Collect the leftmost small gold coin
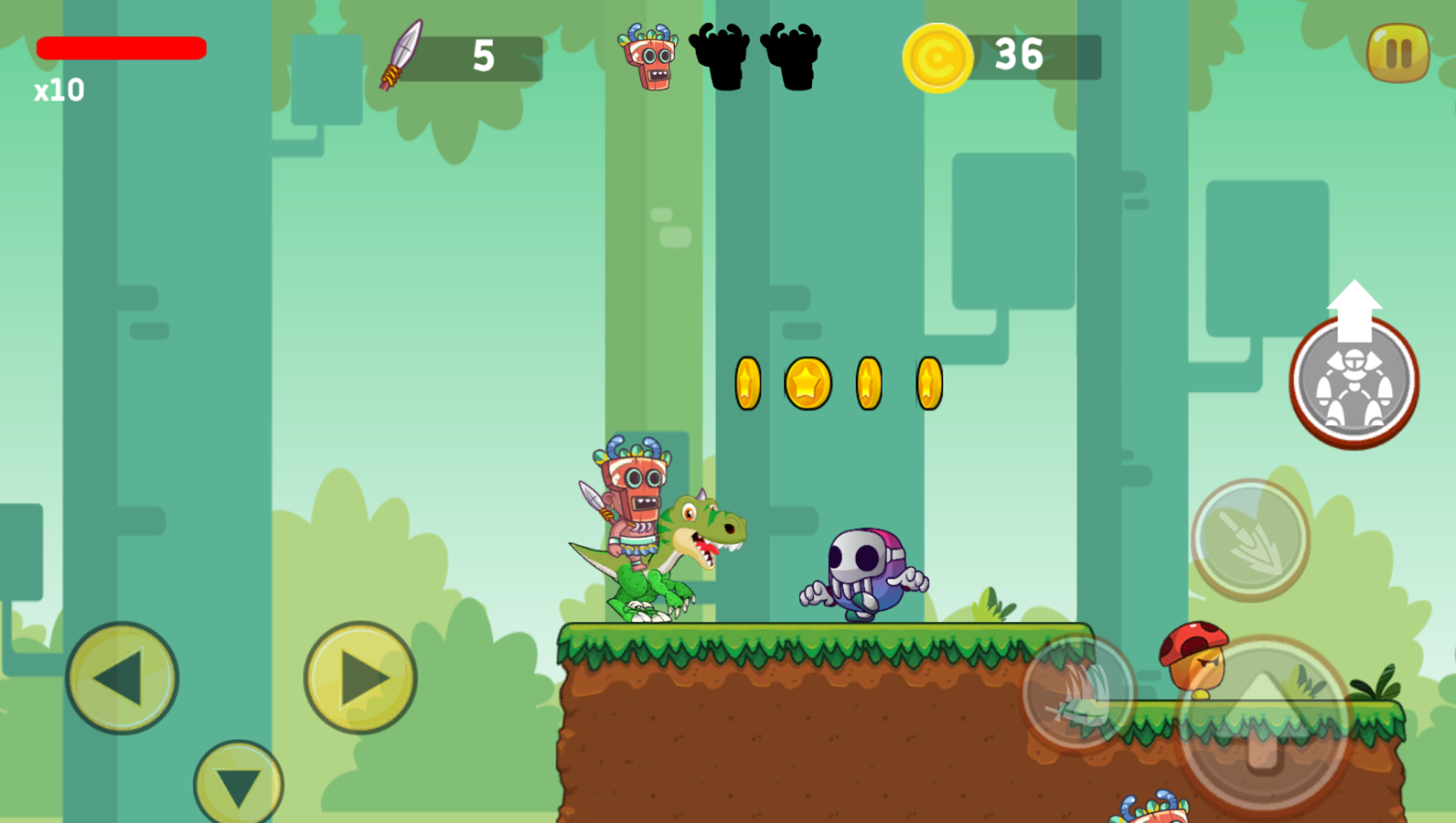 pos(746,383)
